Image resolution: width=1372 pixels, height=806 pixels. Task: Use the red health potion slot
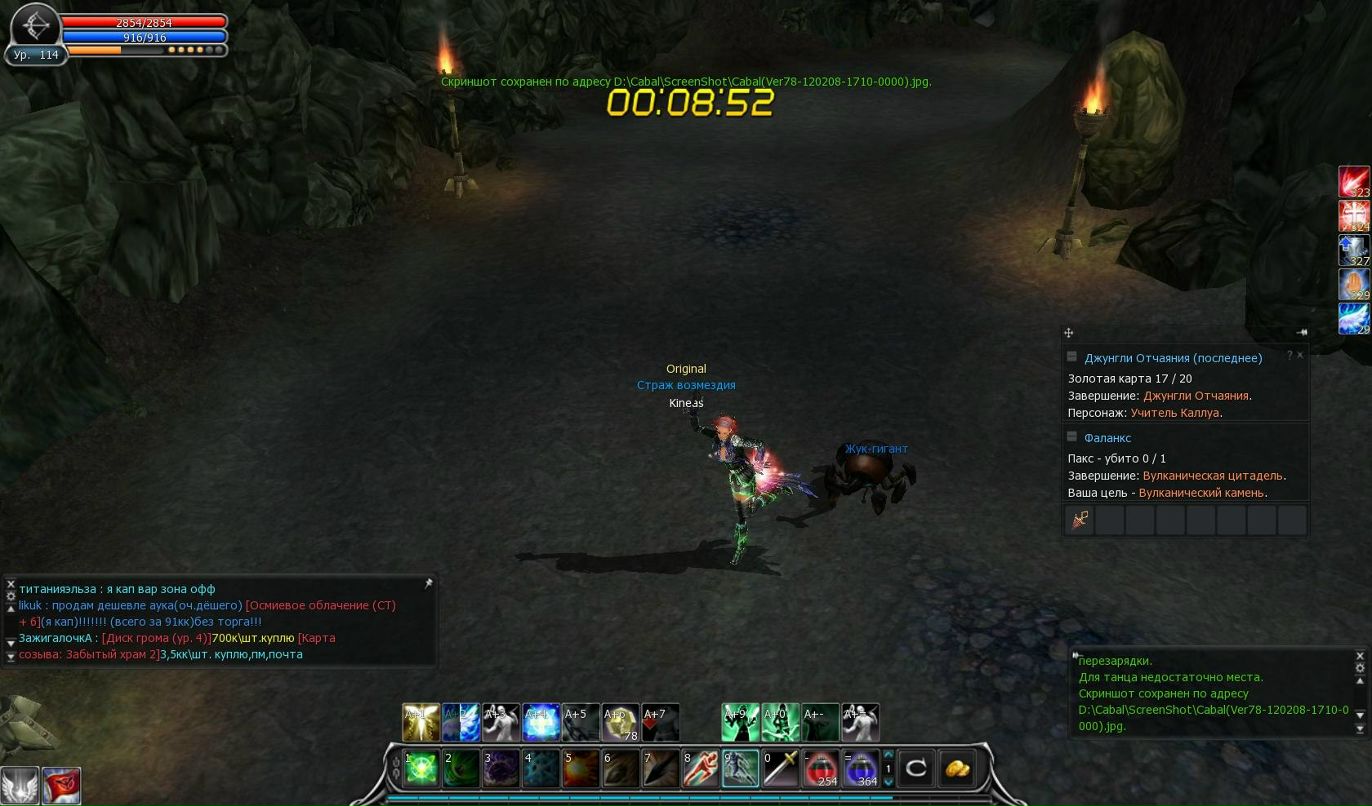pos(821,768)
